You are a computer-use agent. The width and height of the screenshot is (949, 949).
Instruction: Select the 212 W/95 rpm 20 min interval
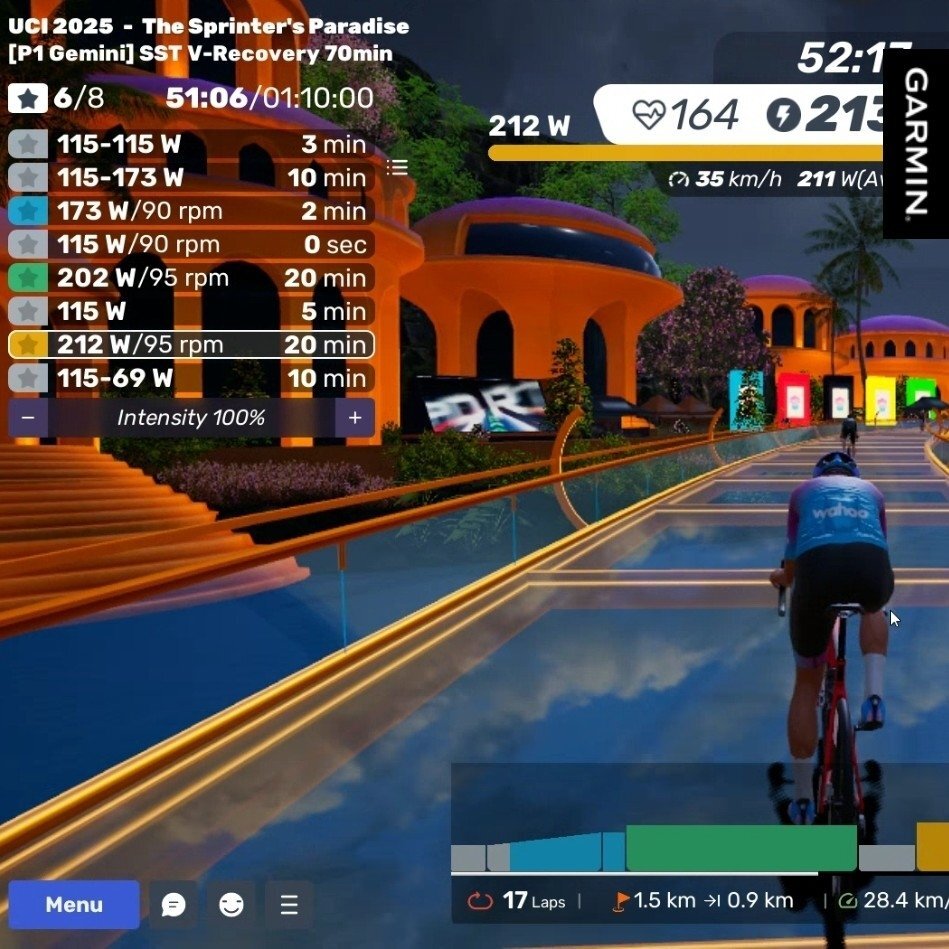191,345
